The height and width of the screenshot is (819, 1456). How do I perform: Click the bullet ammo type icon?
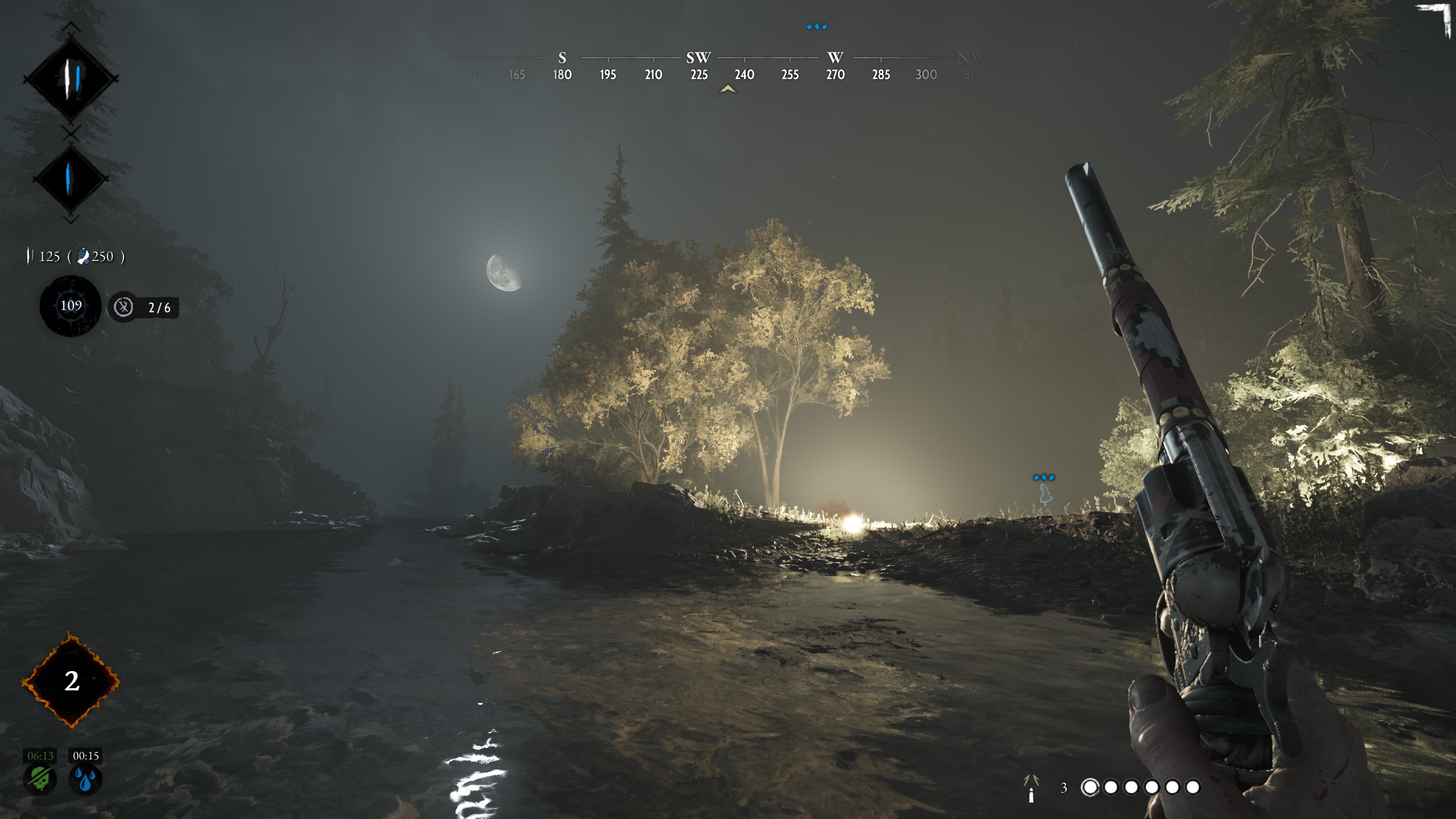click(1031, 788)
